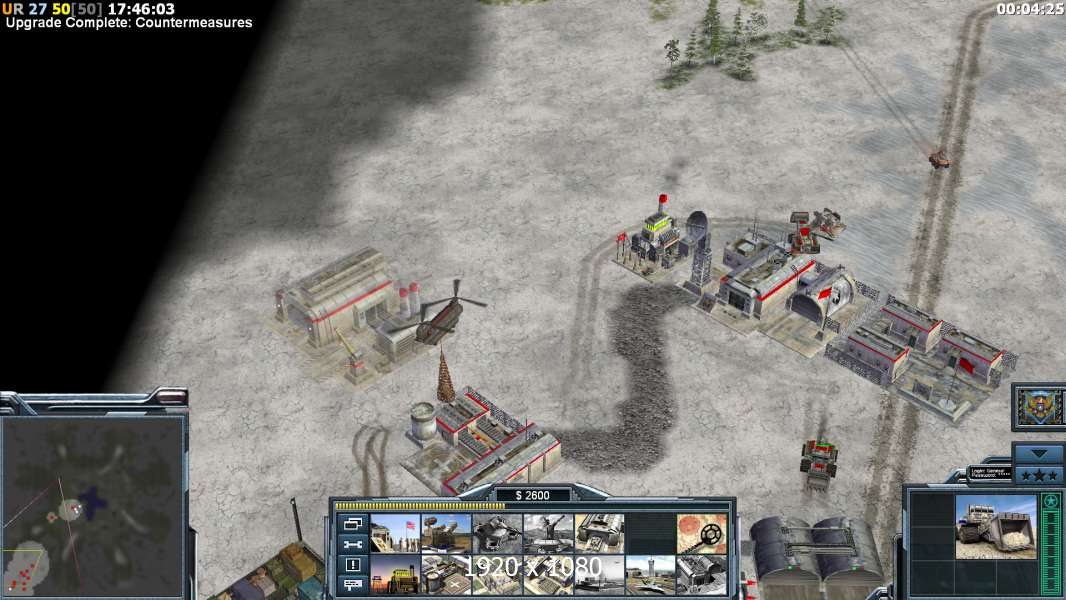This screenshot has width=1066, height=600.
Task: Click the three-star rank button
Action: [x=1038, y=474]
